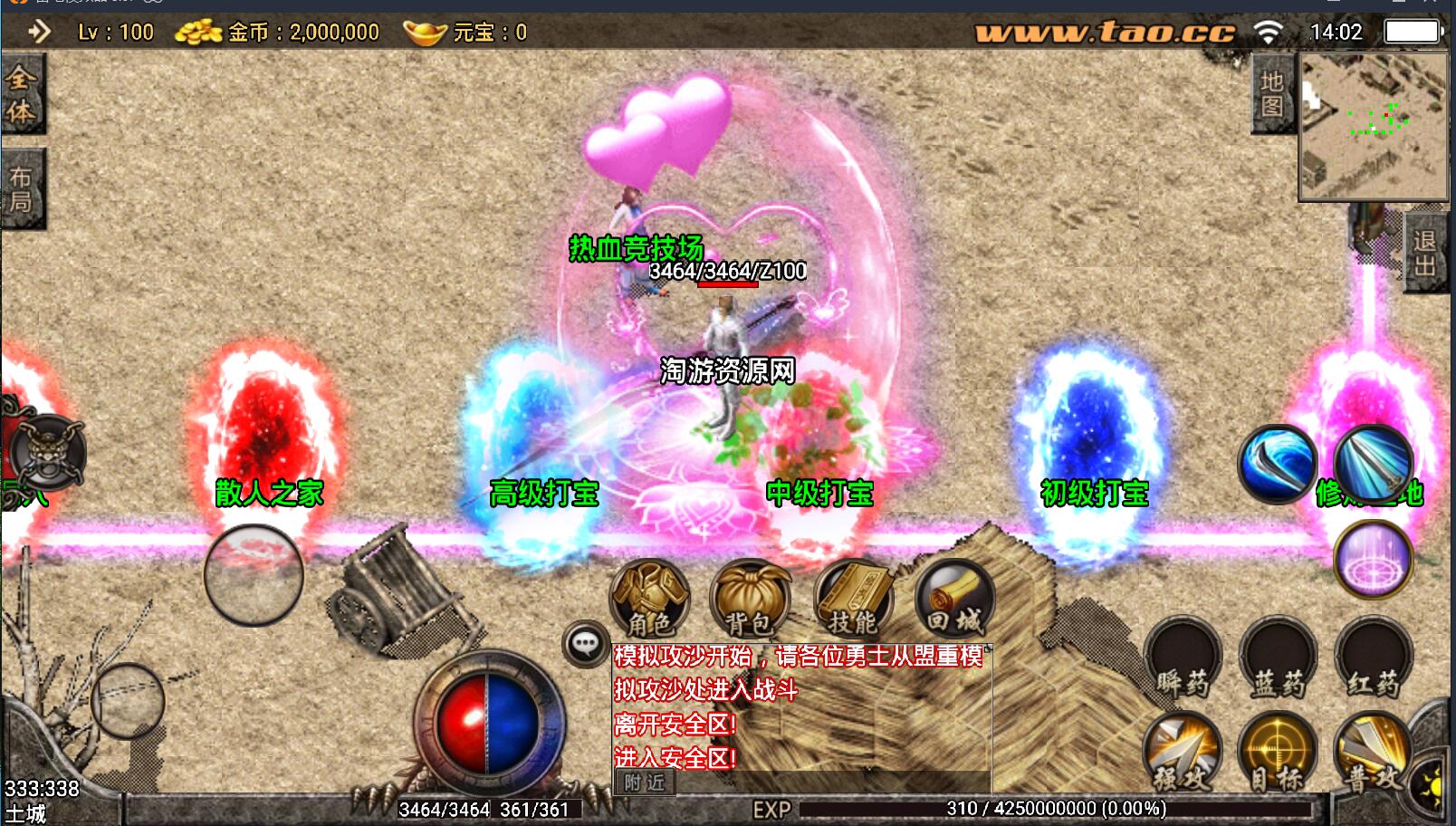The width and height of the screenshot is (1456, 826).
Task: Click the arrow icon beside Lv 100
Action: 39,33
